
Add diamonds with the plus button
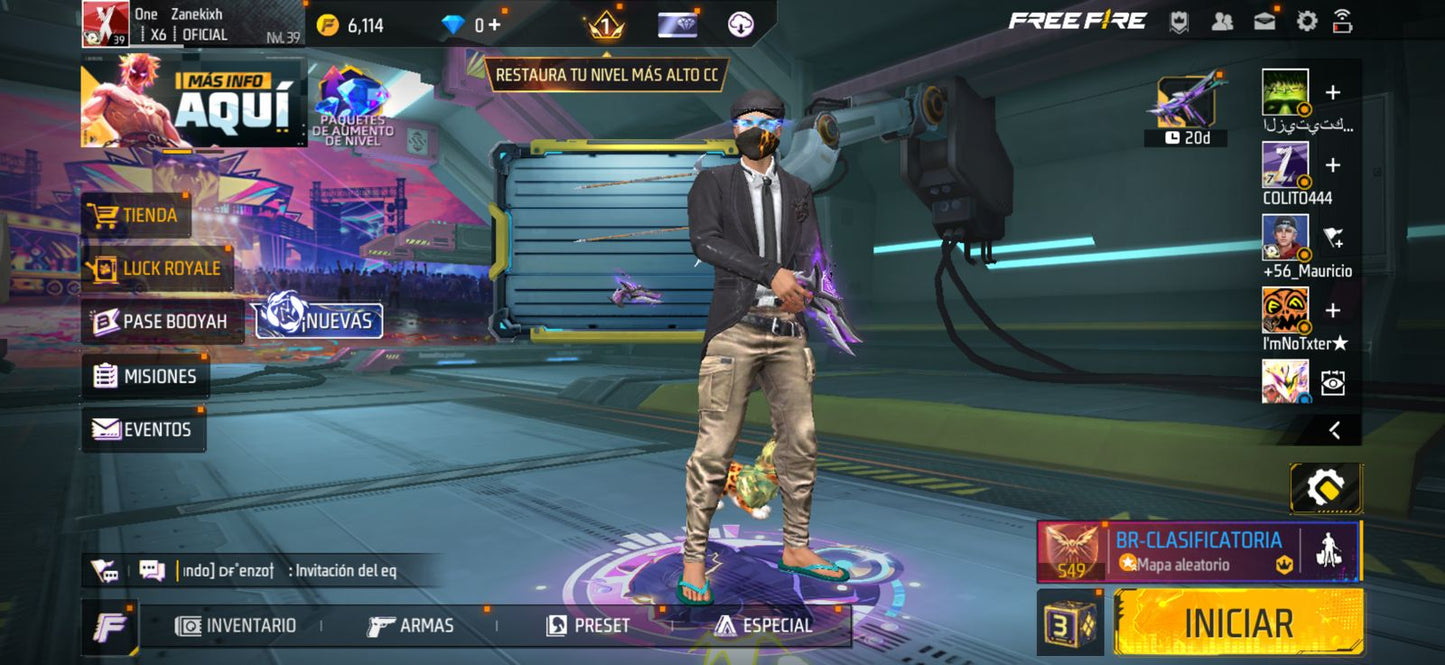(x=494, y=25)
